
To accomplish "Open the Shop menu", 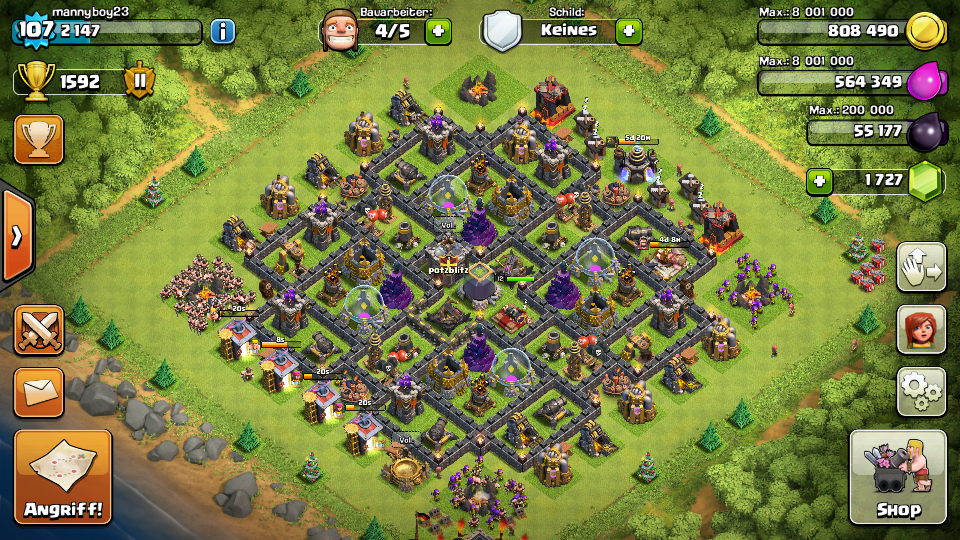I will click(x=897, y=477).
